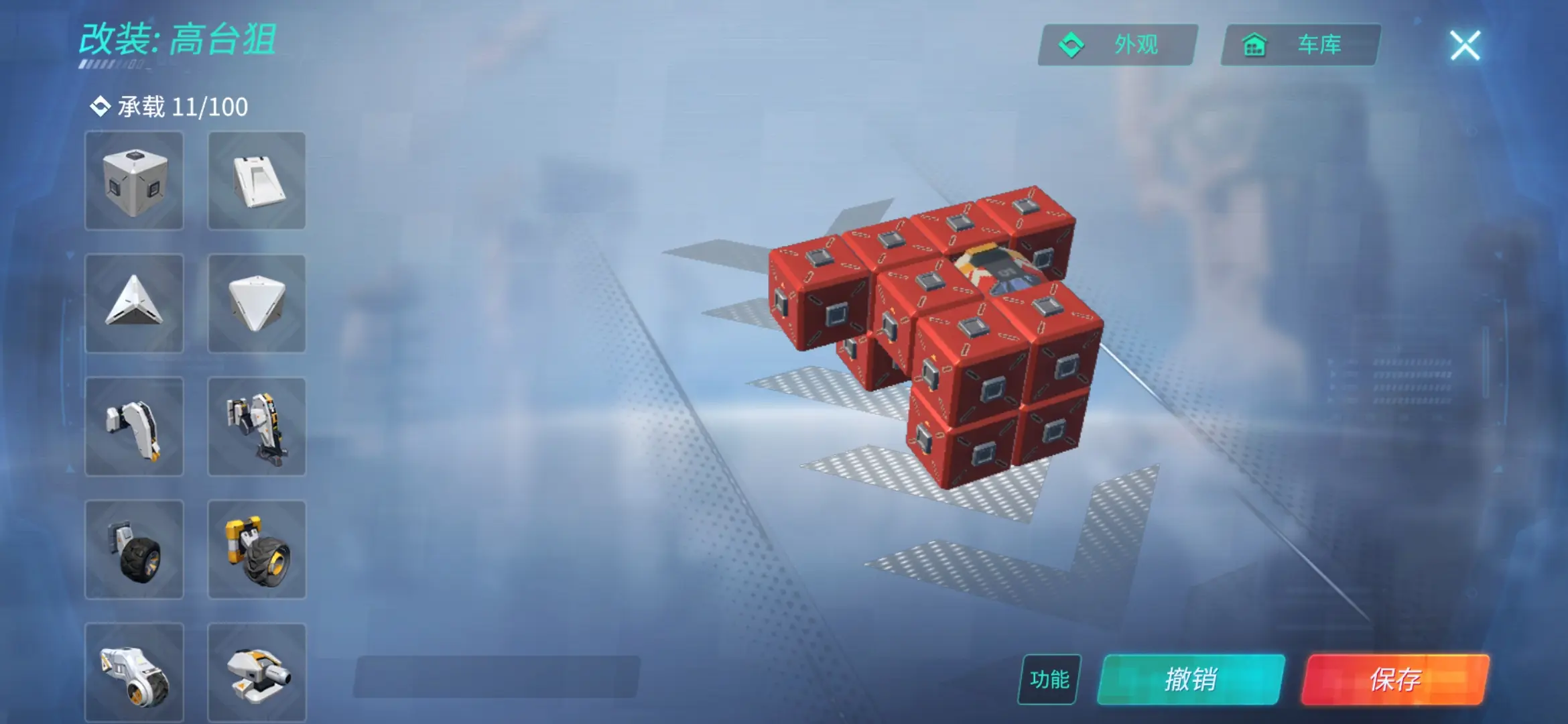
Task: Save the build with 保存
Action: (x=1395, y=679)
